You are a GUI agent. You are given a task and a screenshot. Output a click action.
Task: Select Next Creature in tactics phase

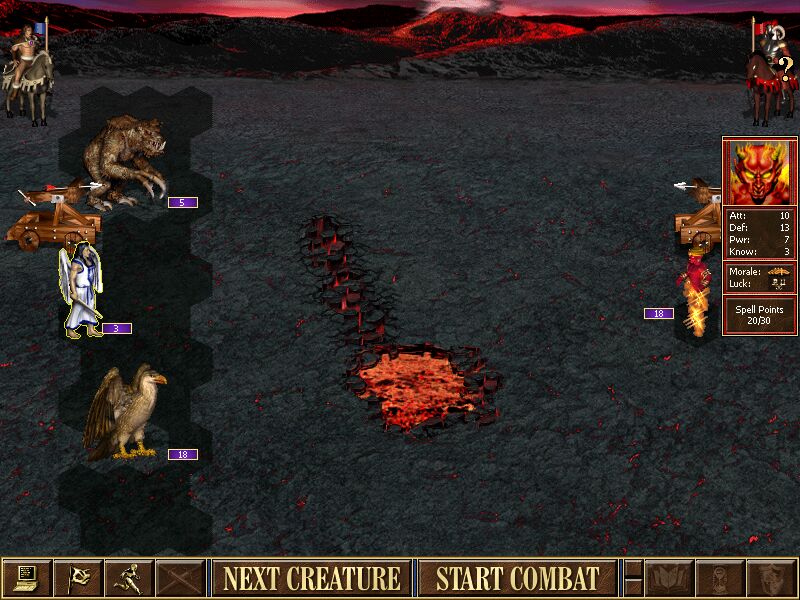(x=311, y=578)
